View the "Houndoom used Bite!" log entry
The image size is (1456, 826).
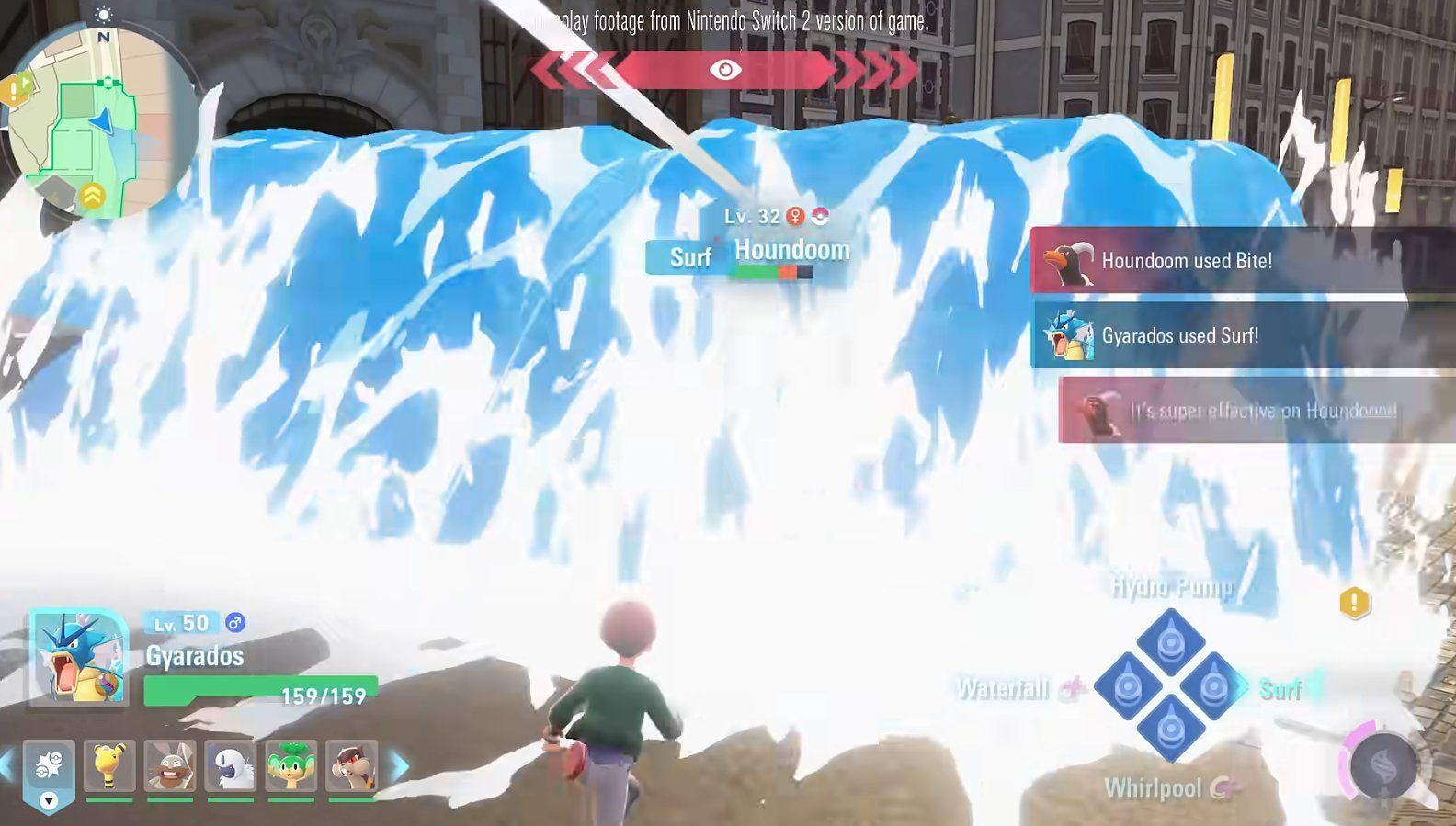coord(1241,261)
